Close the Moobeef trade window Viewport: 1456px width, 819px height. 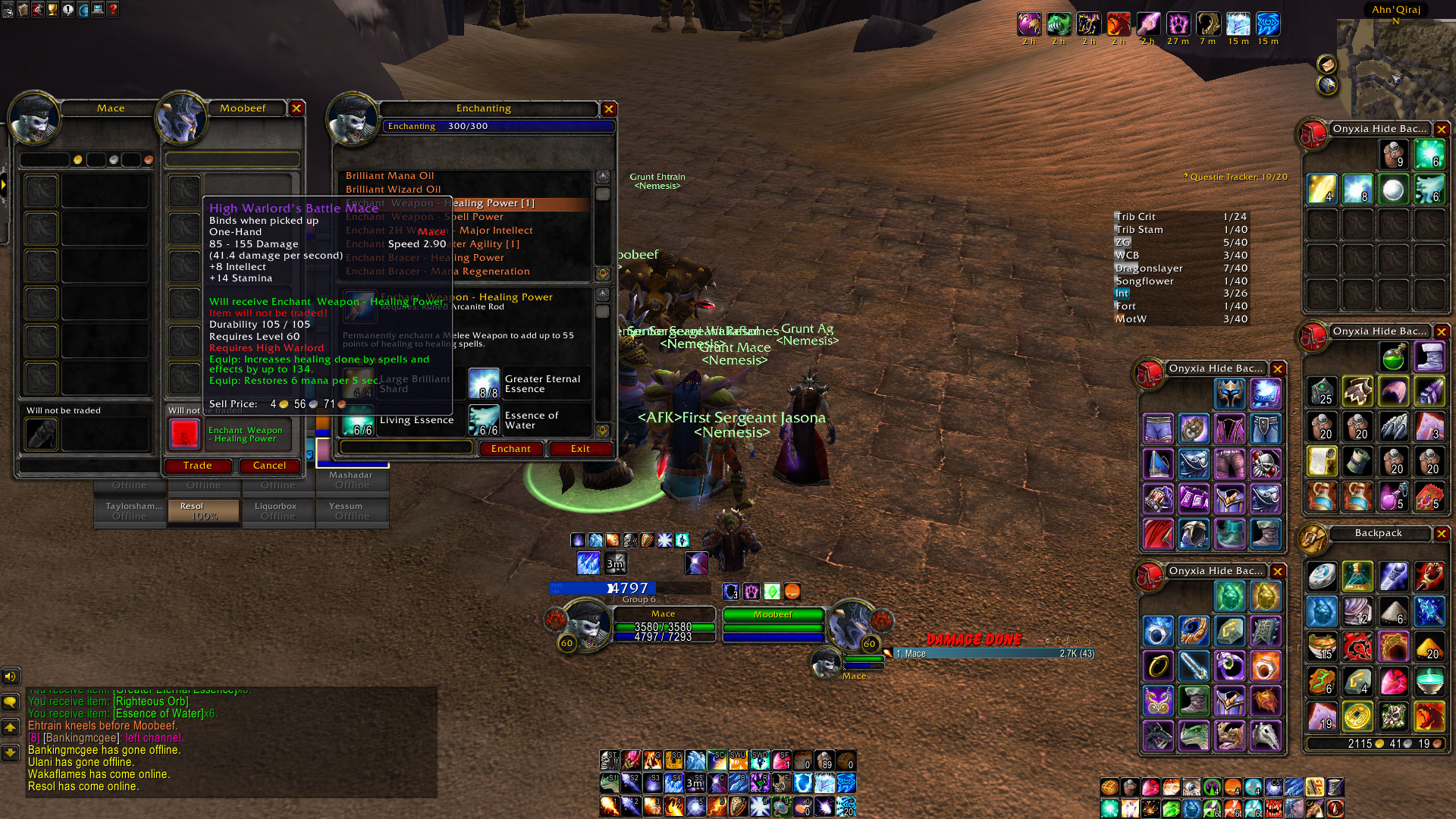(x=297, y=108)
